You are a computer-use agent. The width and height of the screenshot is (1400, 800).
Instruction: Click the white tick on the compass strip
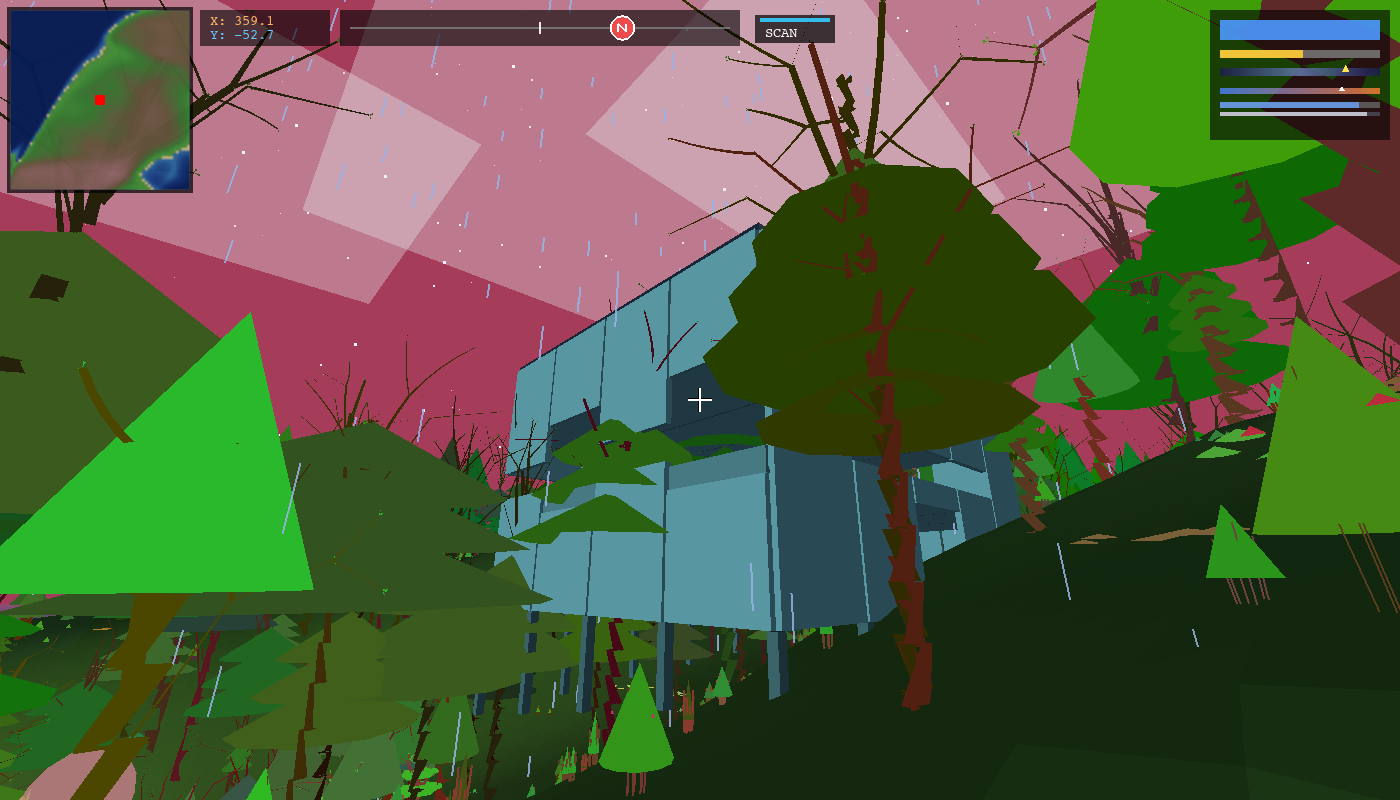(539, 28)
